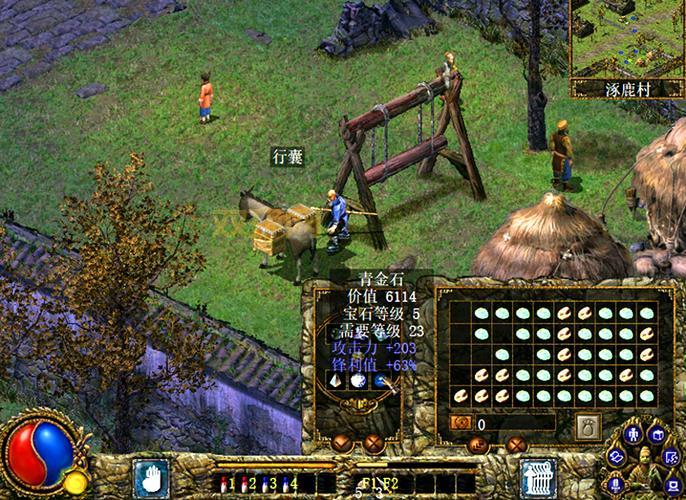
Task: Cancel with the gem panel's round X button
Action: (x=374, y=443)
